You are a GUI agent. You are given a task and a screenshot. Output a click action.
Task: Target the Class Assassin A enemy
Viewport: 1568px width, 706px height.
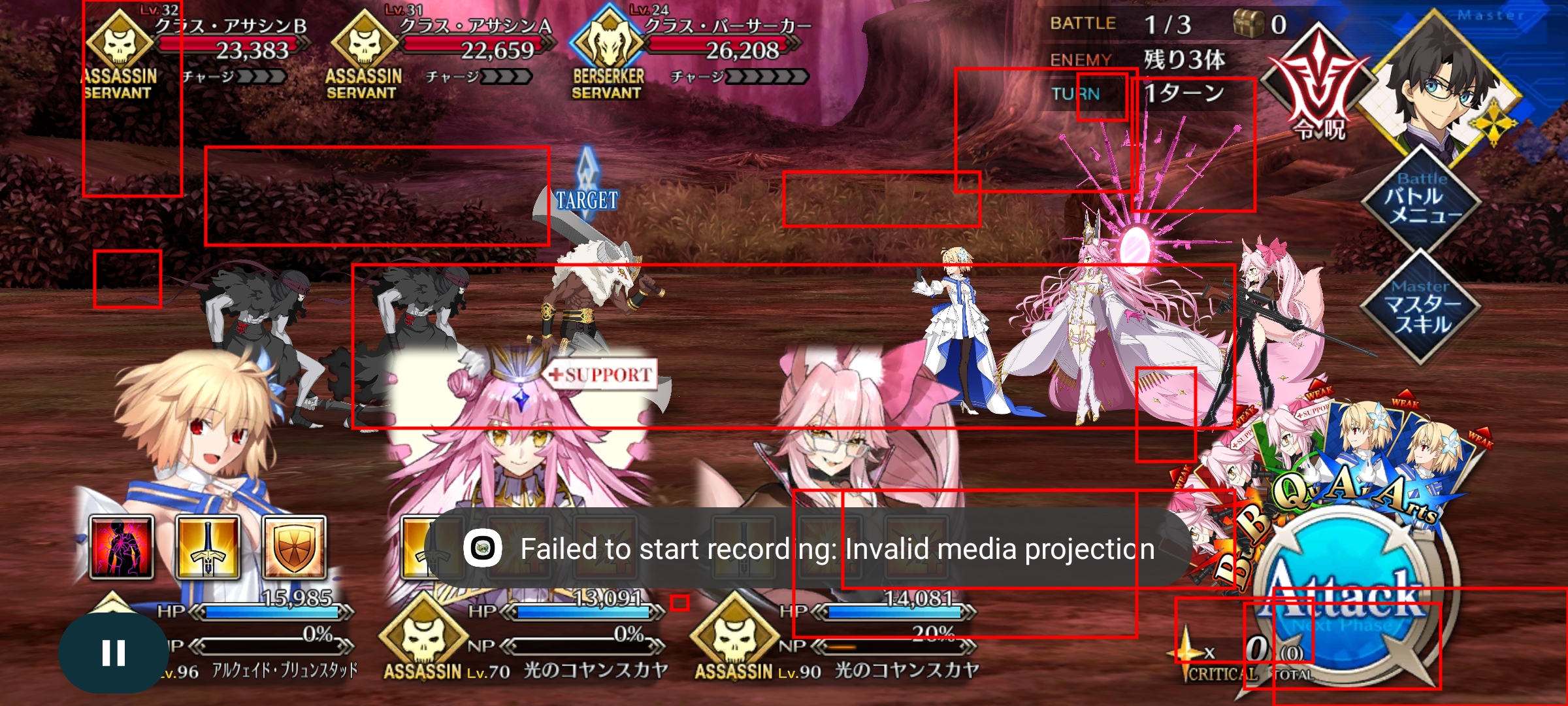418,314
